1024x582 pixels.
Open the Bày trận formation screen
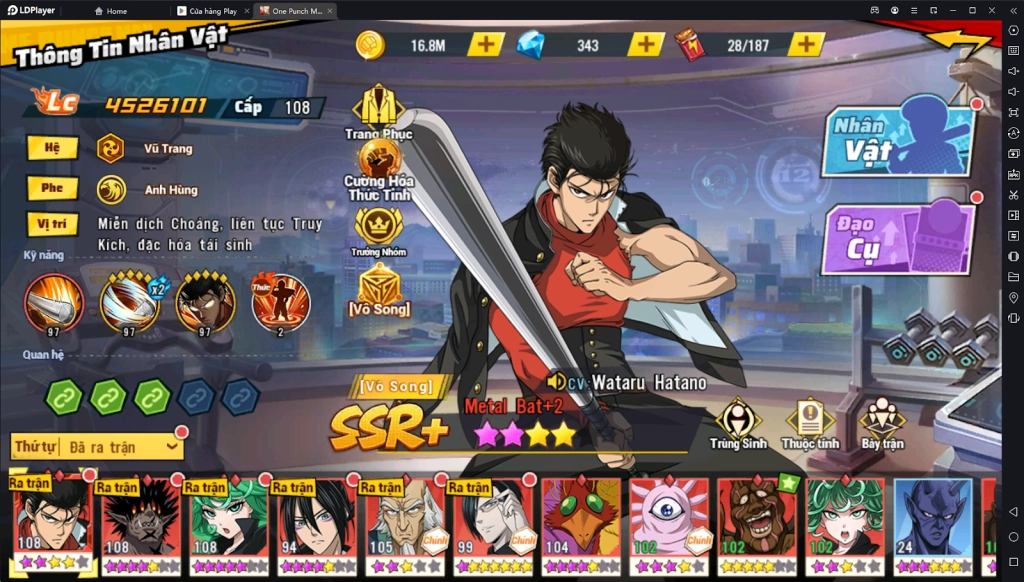882,422
